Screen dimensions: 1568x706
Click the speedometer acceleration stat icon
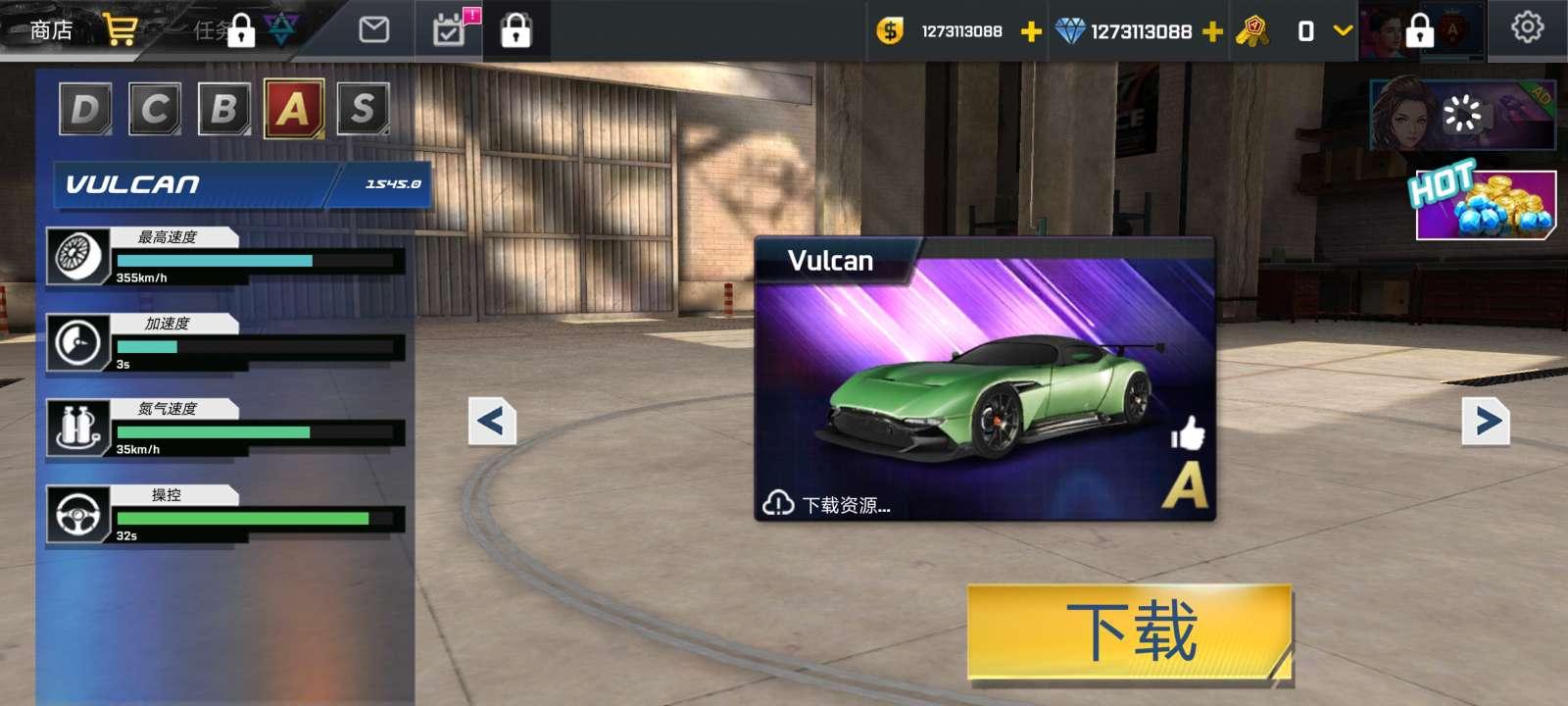(79, 343)
